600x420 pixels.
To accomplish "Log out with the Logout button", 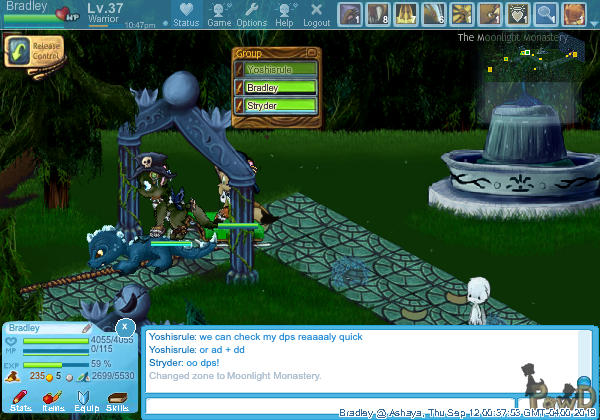I will [316, 15].
